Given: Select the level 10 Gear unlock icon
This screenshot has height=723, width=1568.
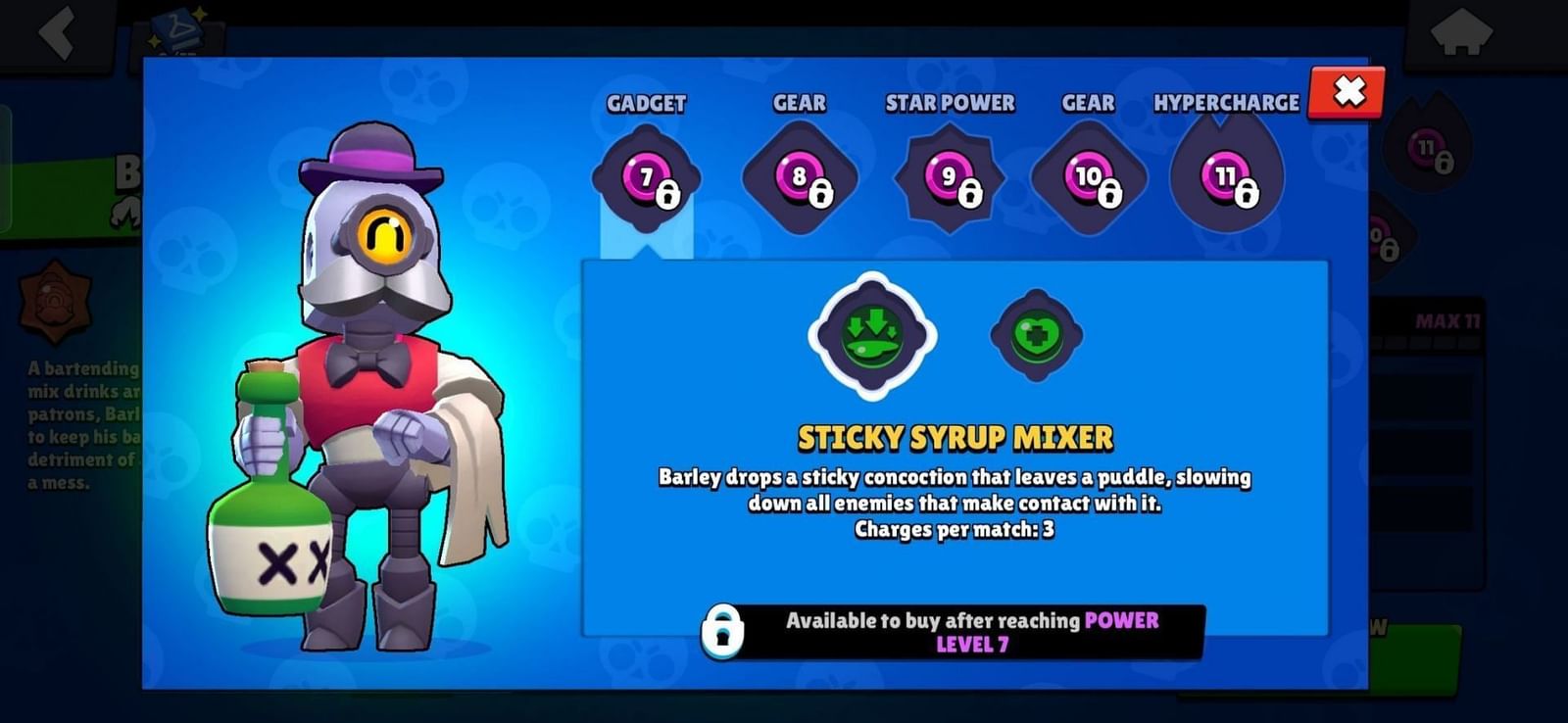Looking at the screenshot, I should [x=1088, y=178].
